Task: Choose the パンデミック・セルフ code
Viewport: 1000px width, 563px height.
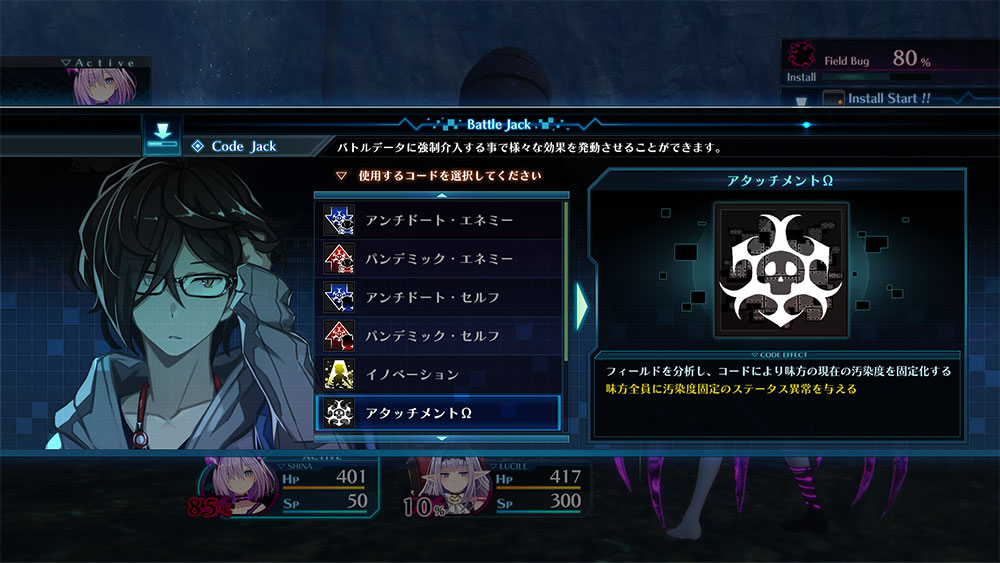Action: (440, 336)
